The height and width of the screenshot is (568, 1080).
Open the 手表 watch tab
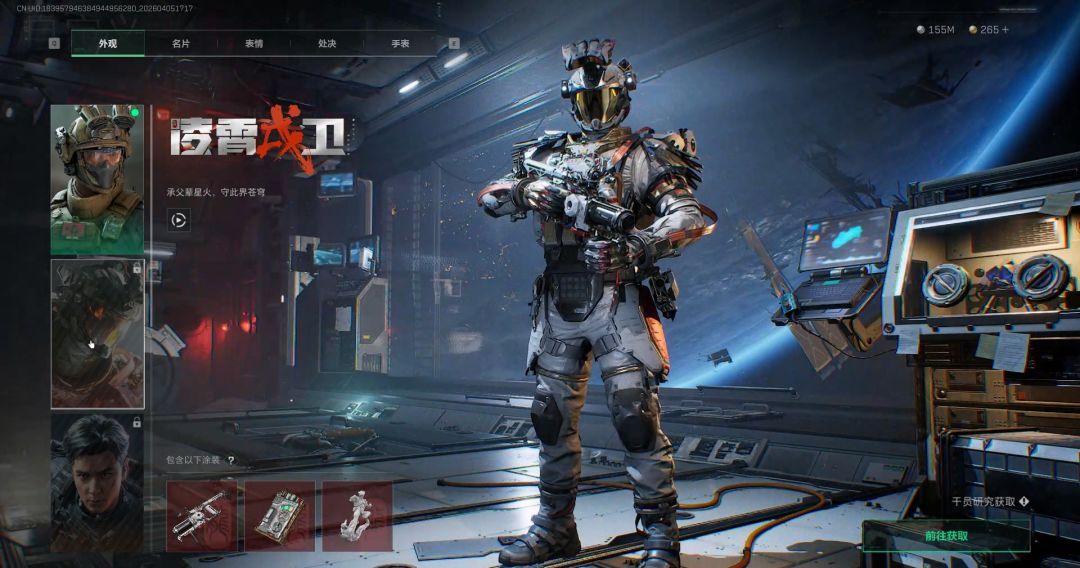[x=400, y=44]
